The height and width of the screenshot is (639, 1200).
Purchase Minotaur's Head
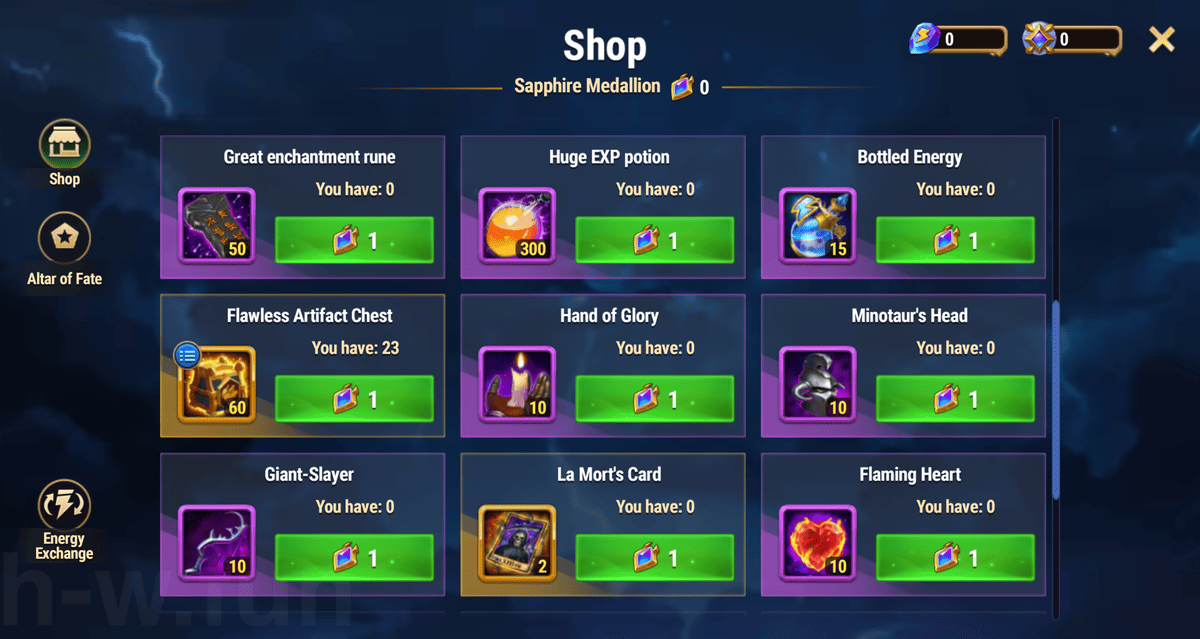(x=955, y=400)
